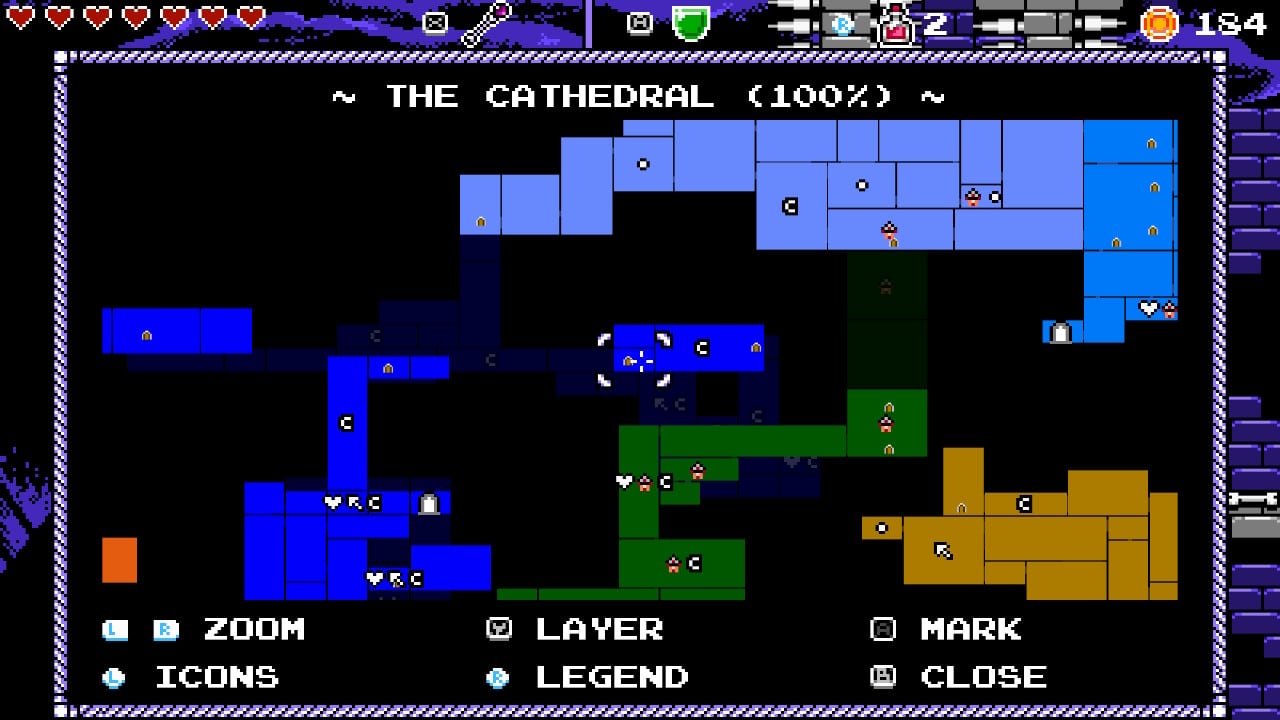Click the white statue save point on the left blue wing
Viewport: 1280px width, 720px height.
pyautogui.click(x=428, y=502)
